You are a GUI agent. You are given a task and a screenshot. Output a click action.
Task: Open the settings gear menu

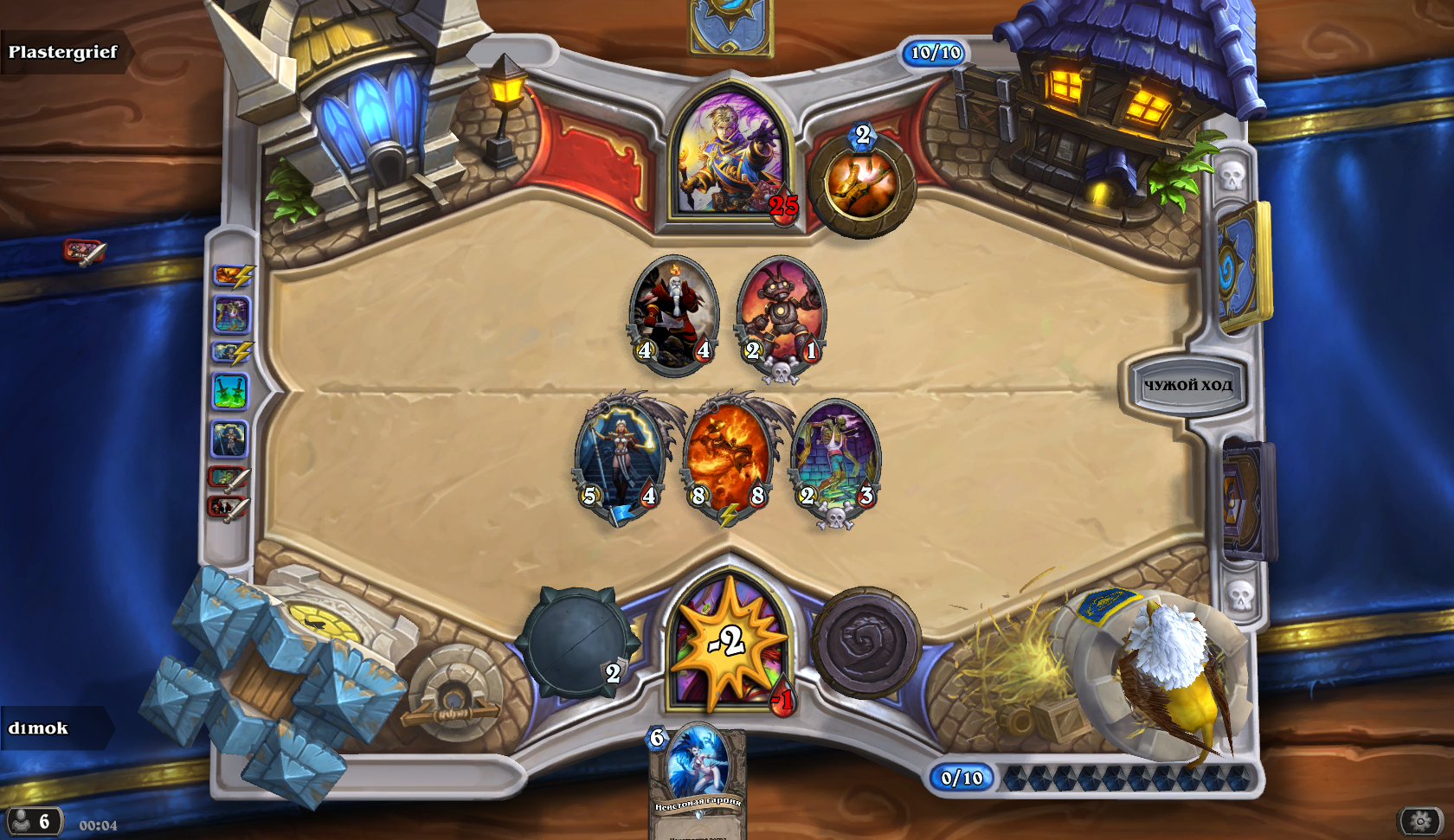[x=1420, y=820]
